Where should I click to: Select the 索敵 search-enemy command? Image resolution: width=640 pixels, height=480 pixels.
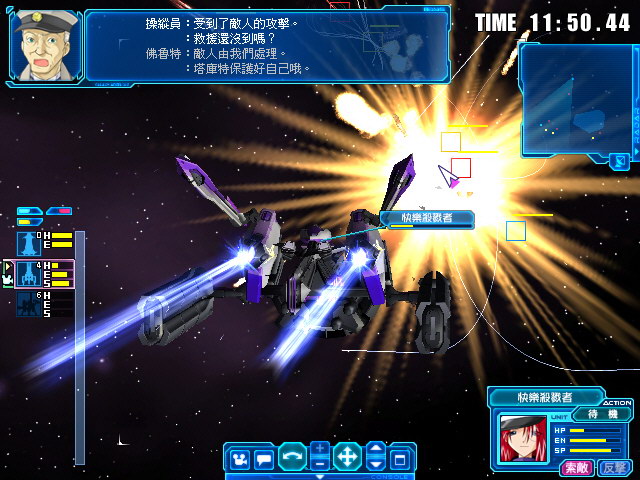click(576, 467)
